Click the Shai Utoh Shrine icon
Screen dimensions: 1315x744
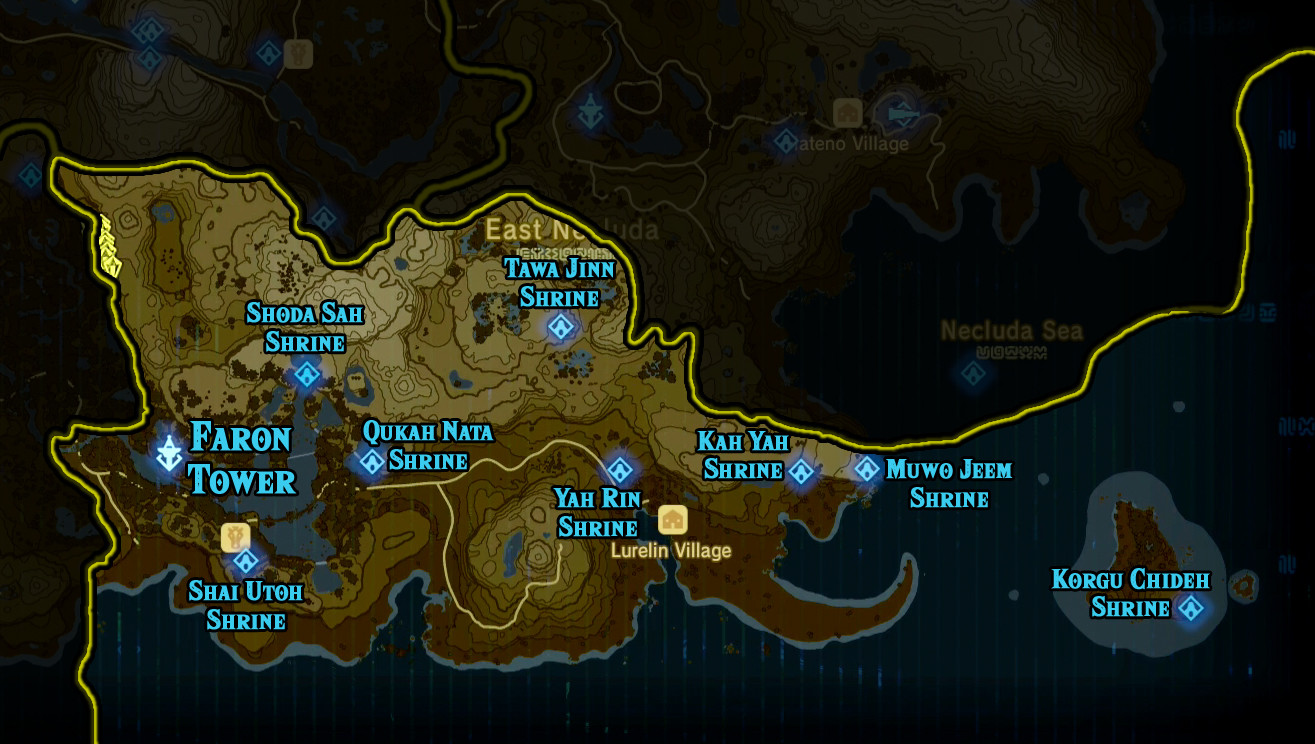click(x=246, y=563)
